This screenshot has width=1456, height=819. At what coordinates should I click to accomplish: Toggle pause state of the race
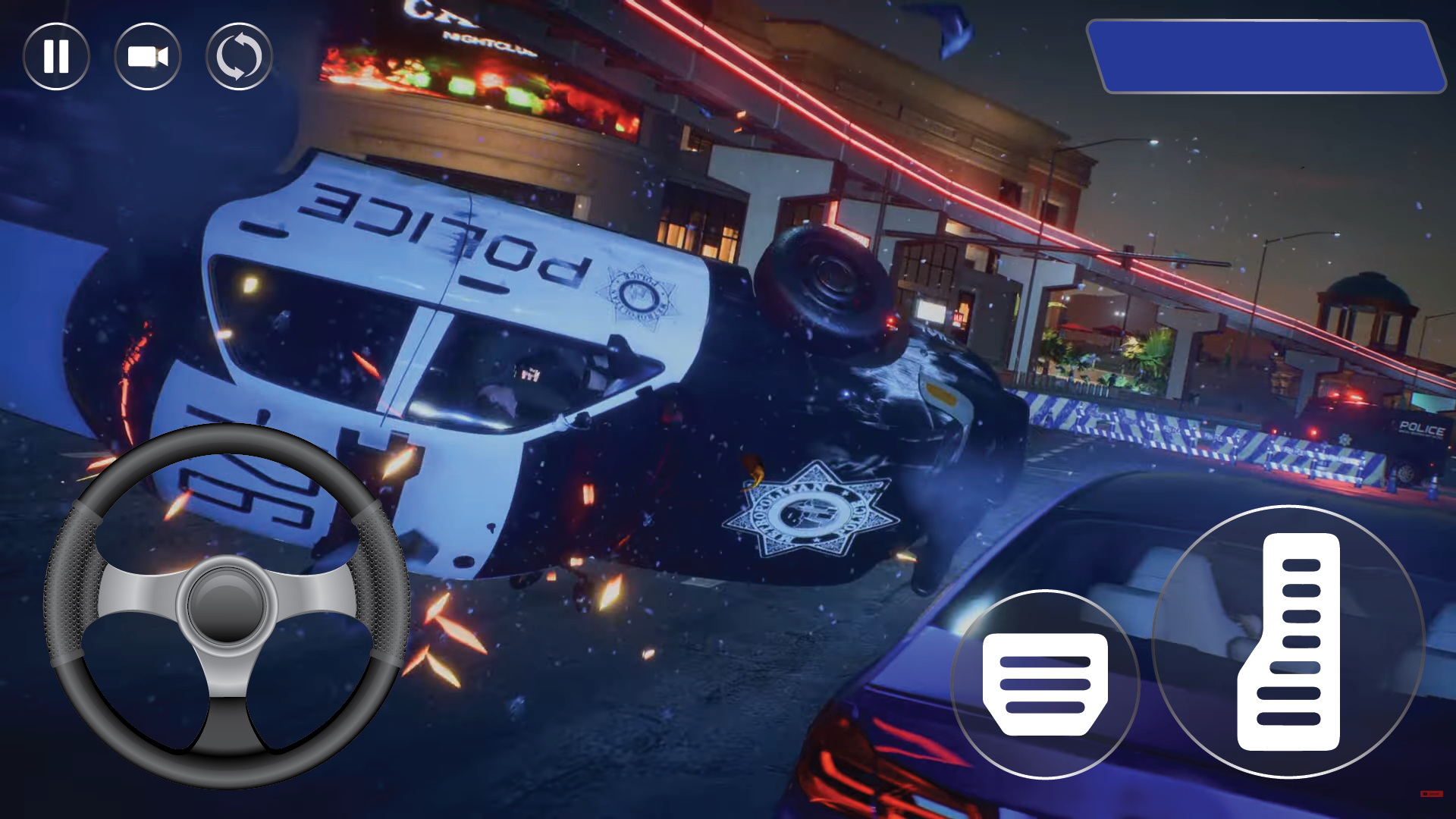click(57, 57)
